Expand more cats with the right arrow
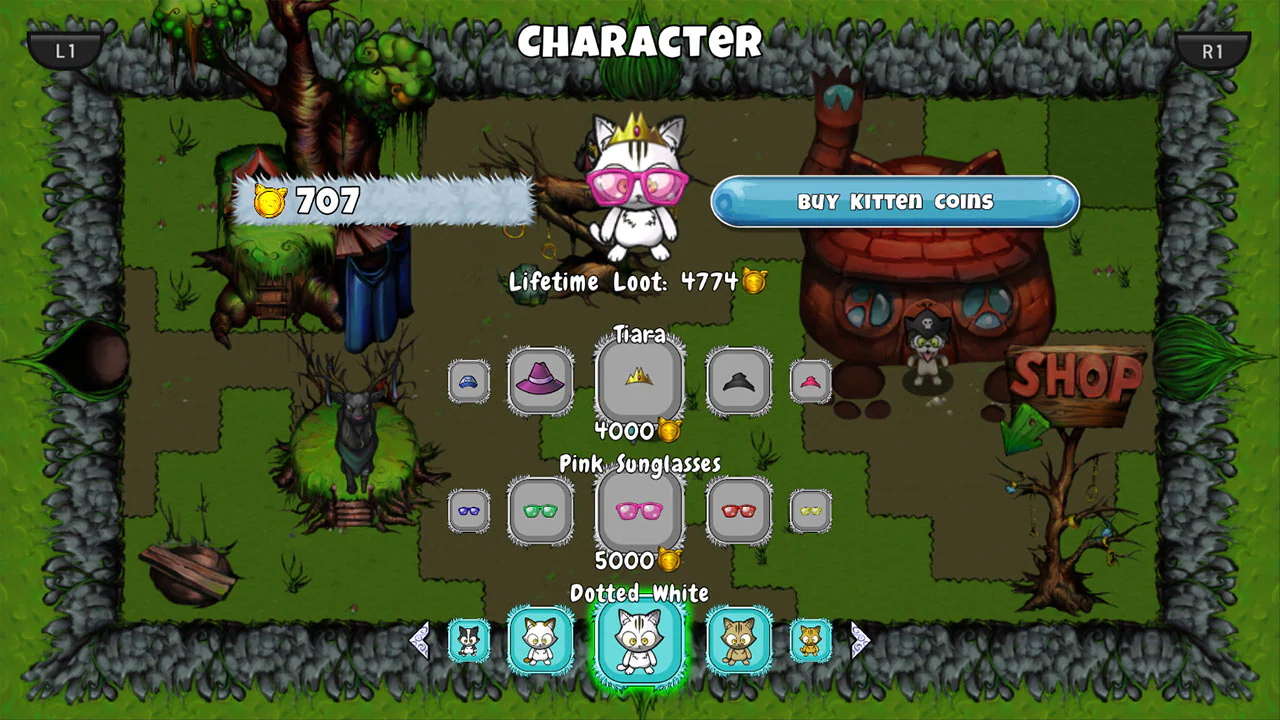 pyautogui.click(x=861, y=640)
